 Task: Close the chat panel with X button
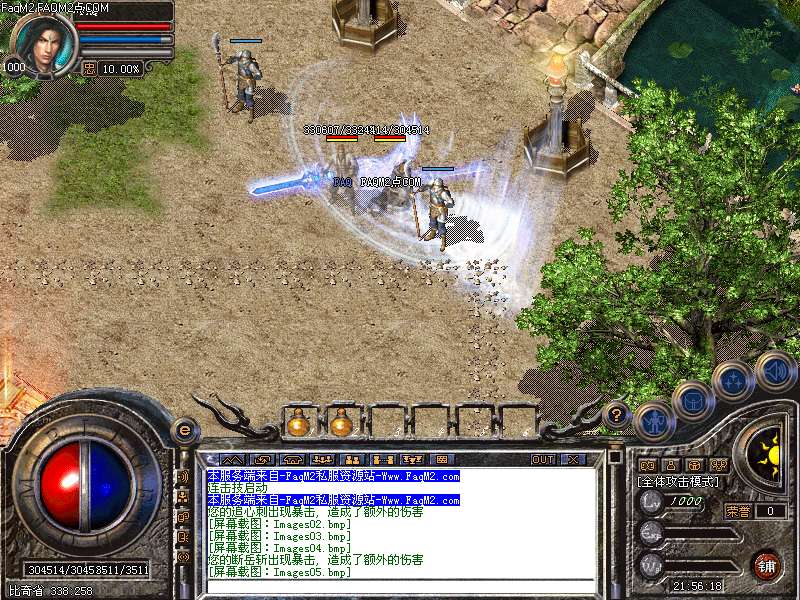click(x=573, y=459)
